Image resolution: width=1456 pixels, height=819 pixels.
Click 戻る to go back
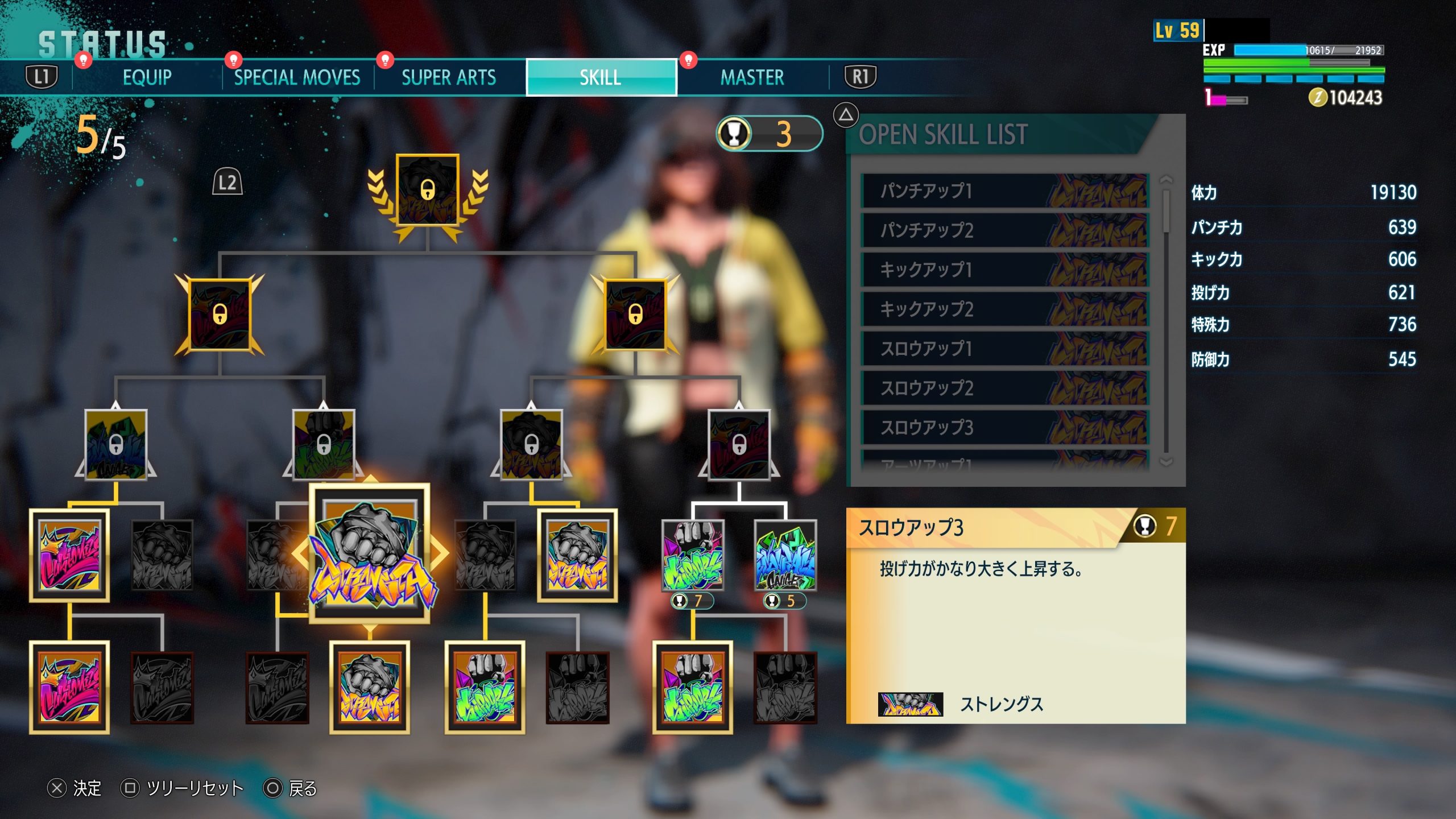coord(291,788)
